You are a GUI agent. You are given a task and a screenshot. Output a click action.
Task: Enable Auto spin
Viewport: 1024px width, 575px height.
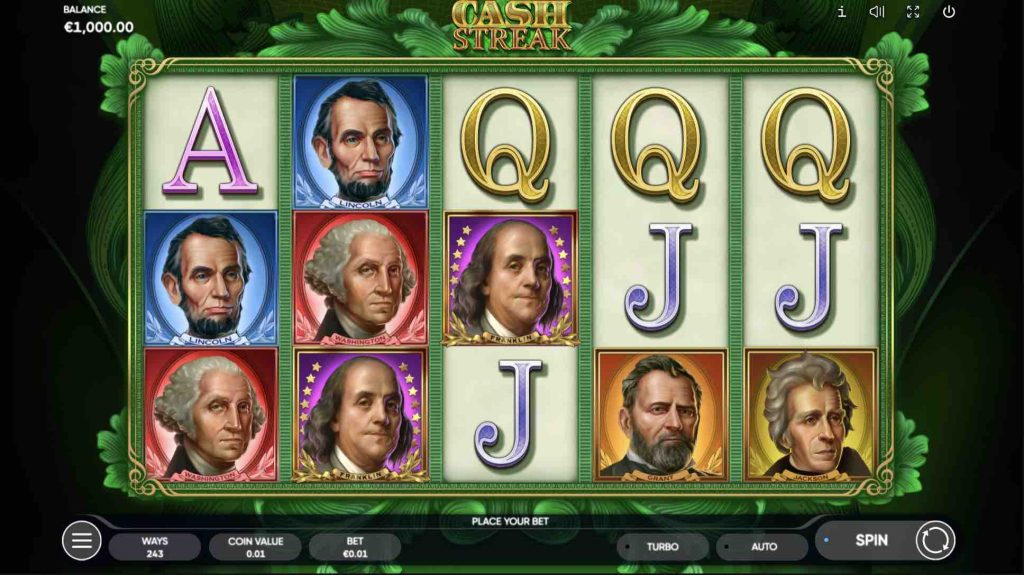763,547
